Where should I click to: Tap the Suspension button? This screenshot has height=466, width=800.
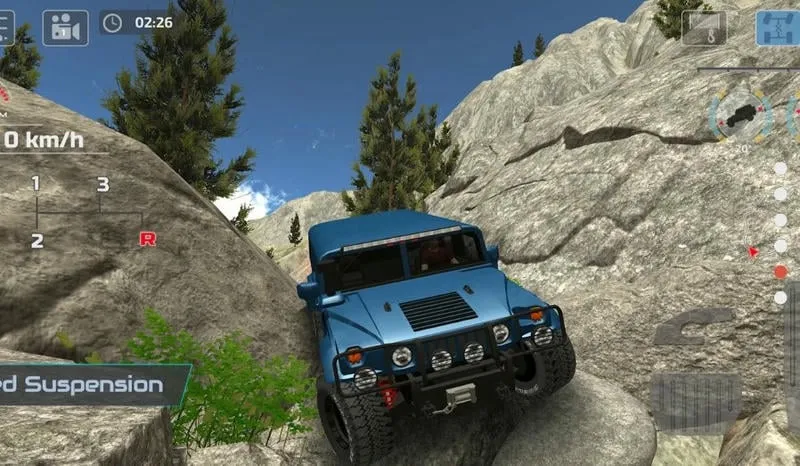[x=88, y=384]
